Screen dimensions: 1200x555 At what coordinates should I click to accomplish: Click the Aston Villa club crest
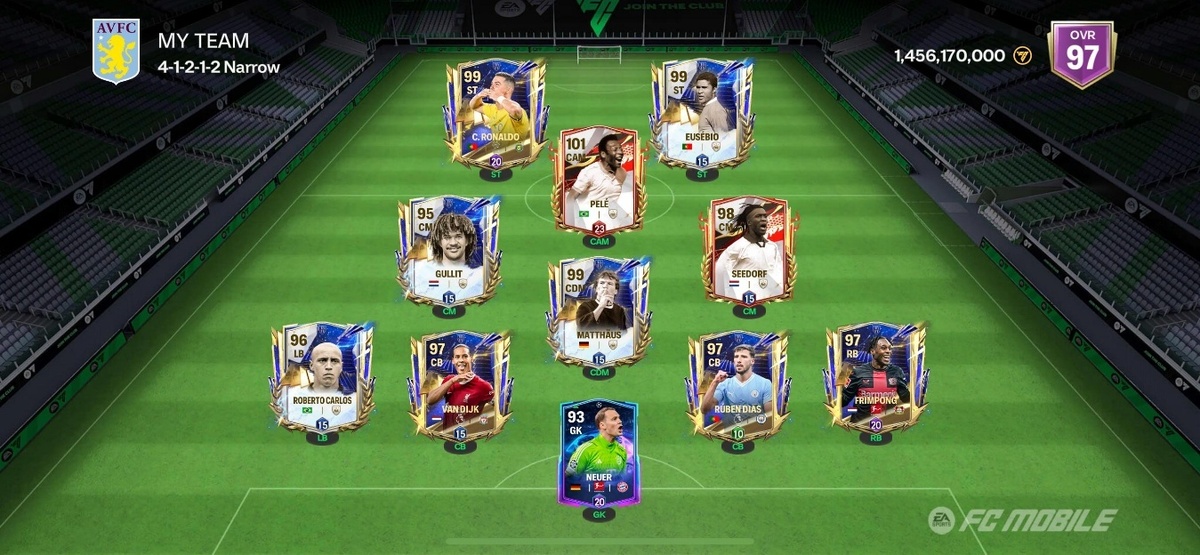point(115,51)
